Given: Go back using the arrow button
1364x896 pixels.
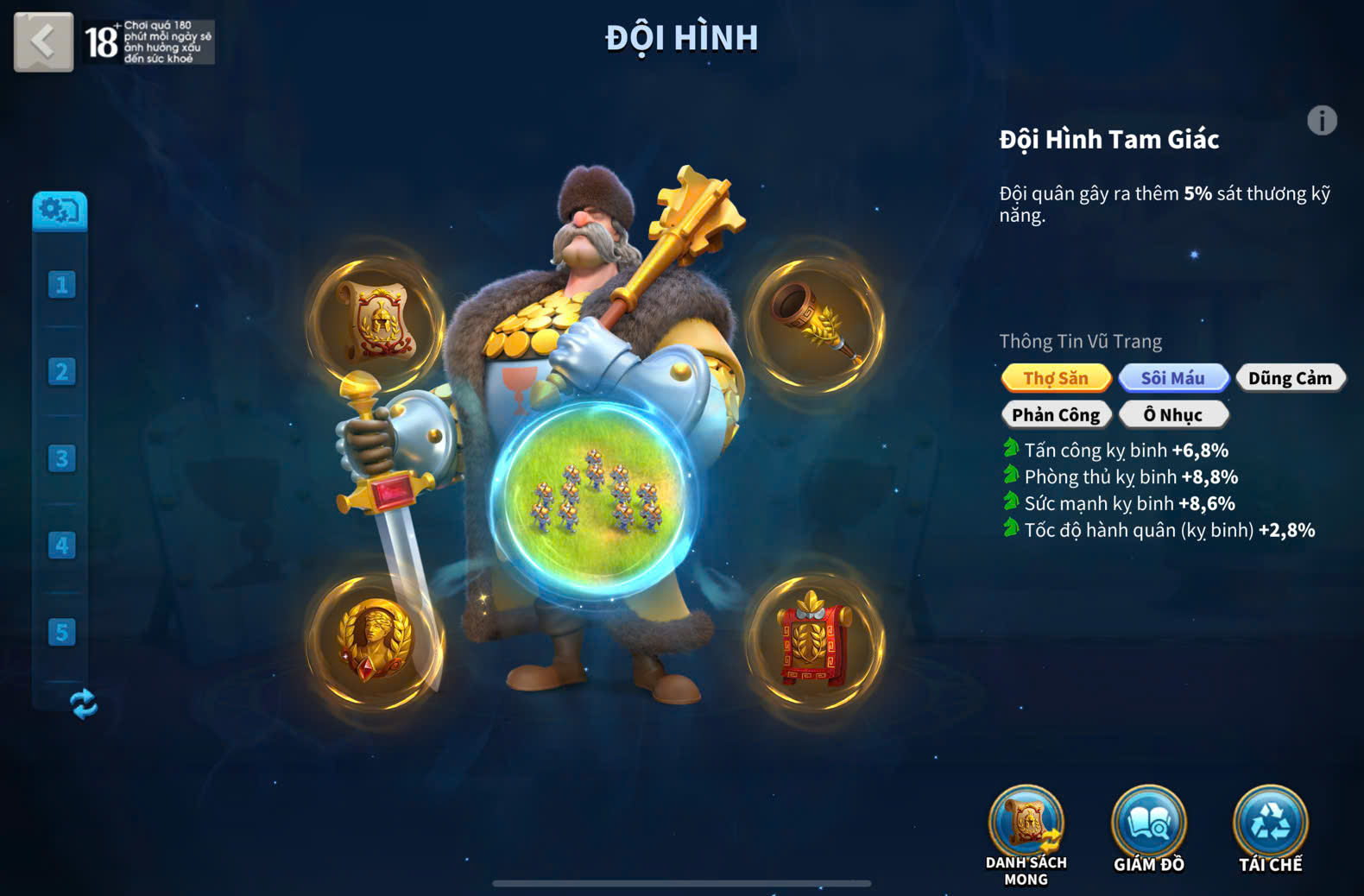Looking at the screenshot, I should point(43,41).
